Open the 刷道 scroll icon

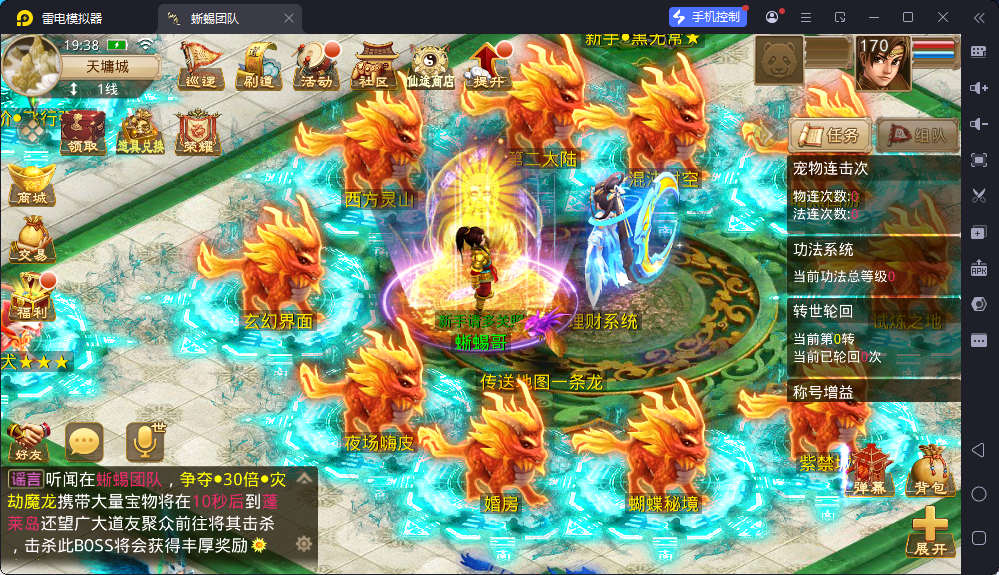coord(258,66)
